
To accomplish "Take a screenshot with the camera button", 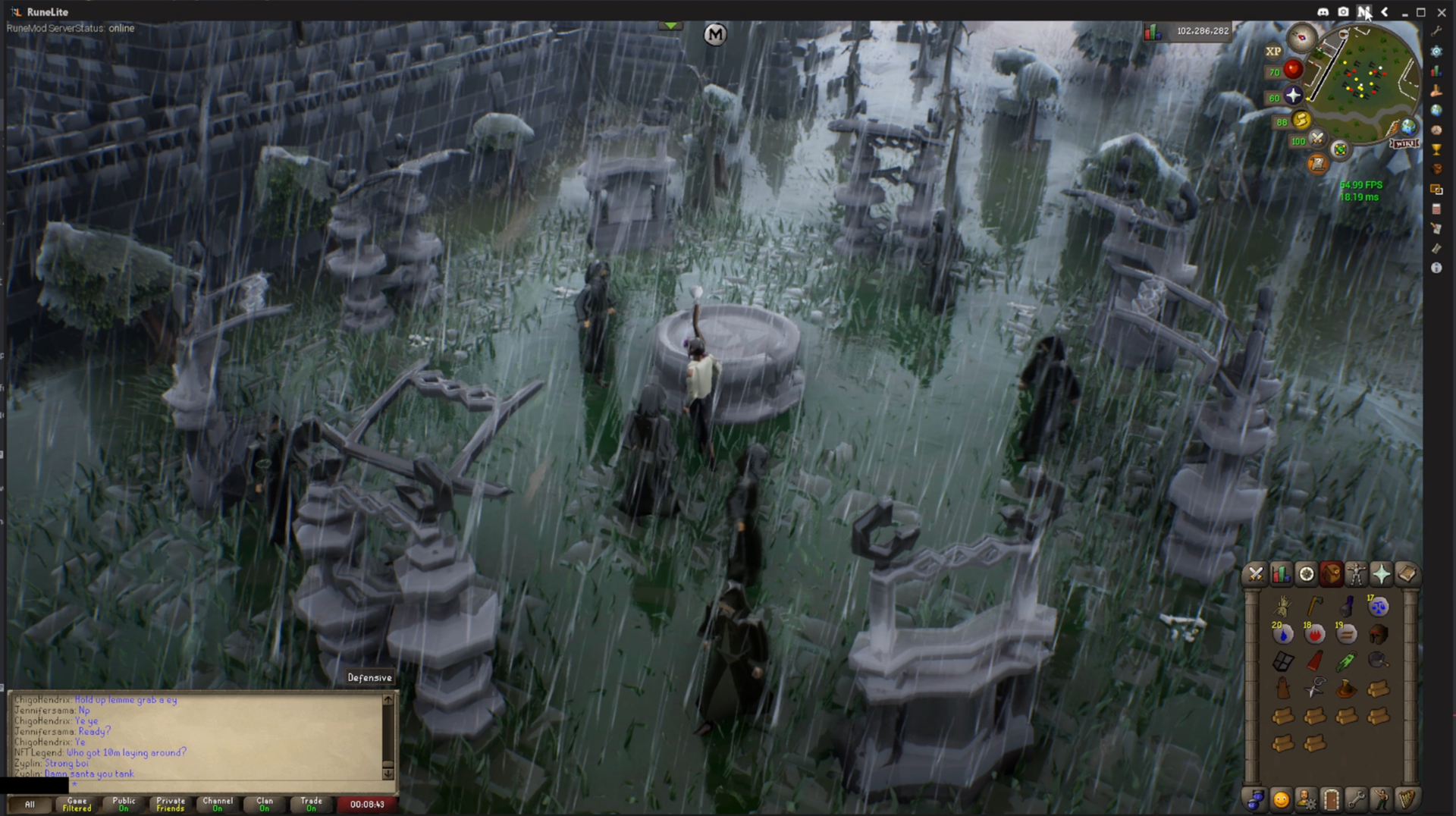I will pyautogui.click(x=1344, y=12).
